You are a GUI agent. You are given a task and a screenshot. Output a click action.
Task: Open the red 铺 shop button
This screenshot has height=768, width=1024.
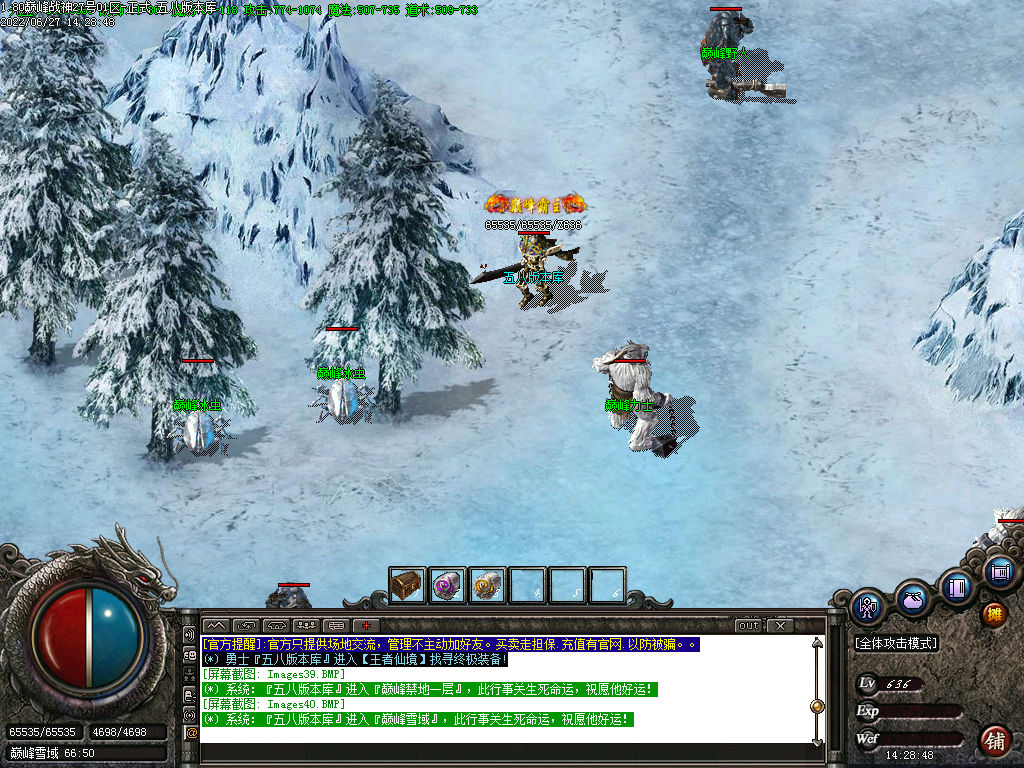coord(994,741)
